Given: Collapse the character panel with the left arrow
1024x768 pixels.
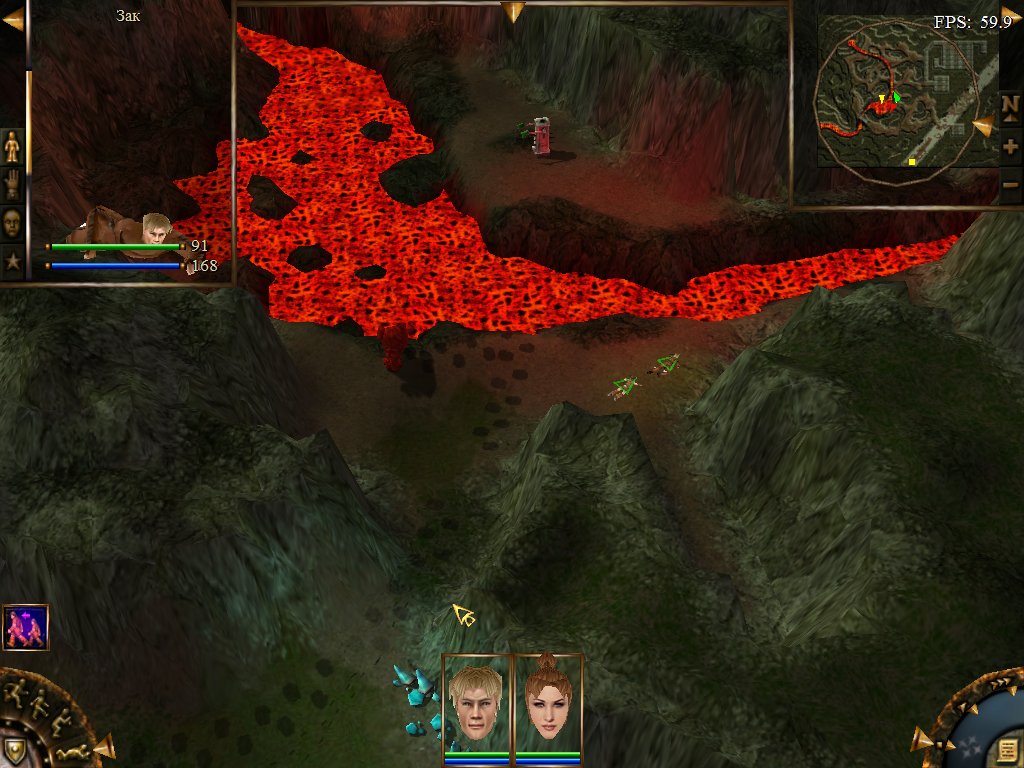Looking at the screenshot, I should click(x=12, y=20).
